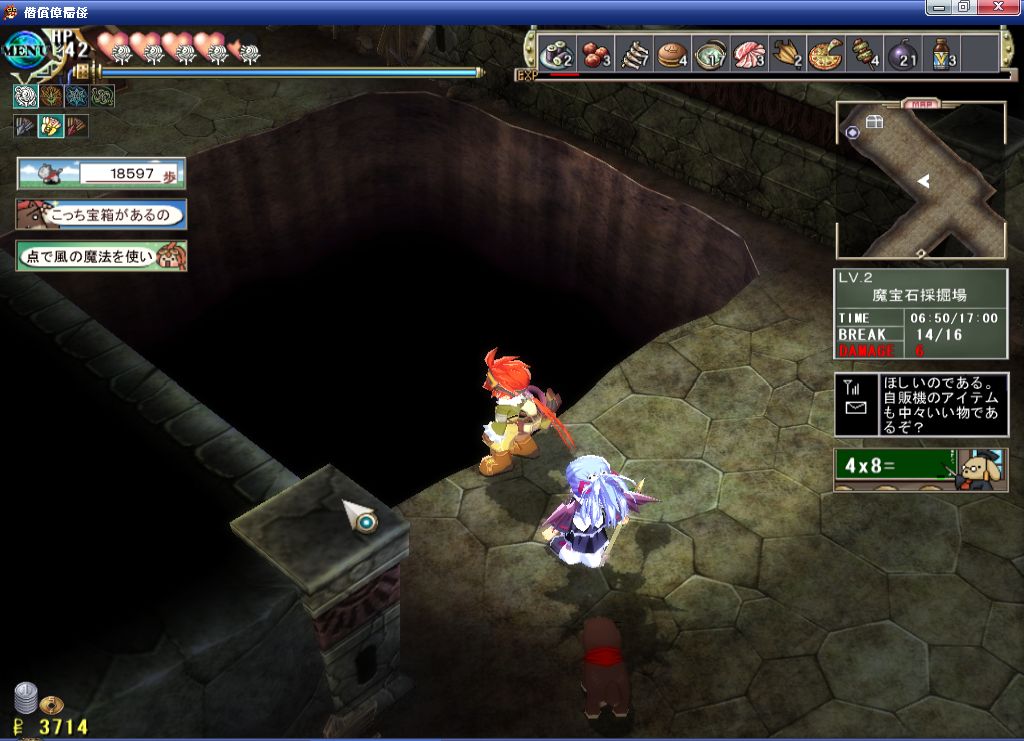Open the 4x8 math quiz panel
1024x741 pixels.
coord(921,469)
